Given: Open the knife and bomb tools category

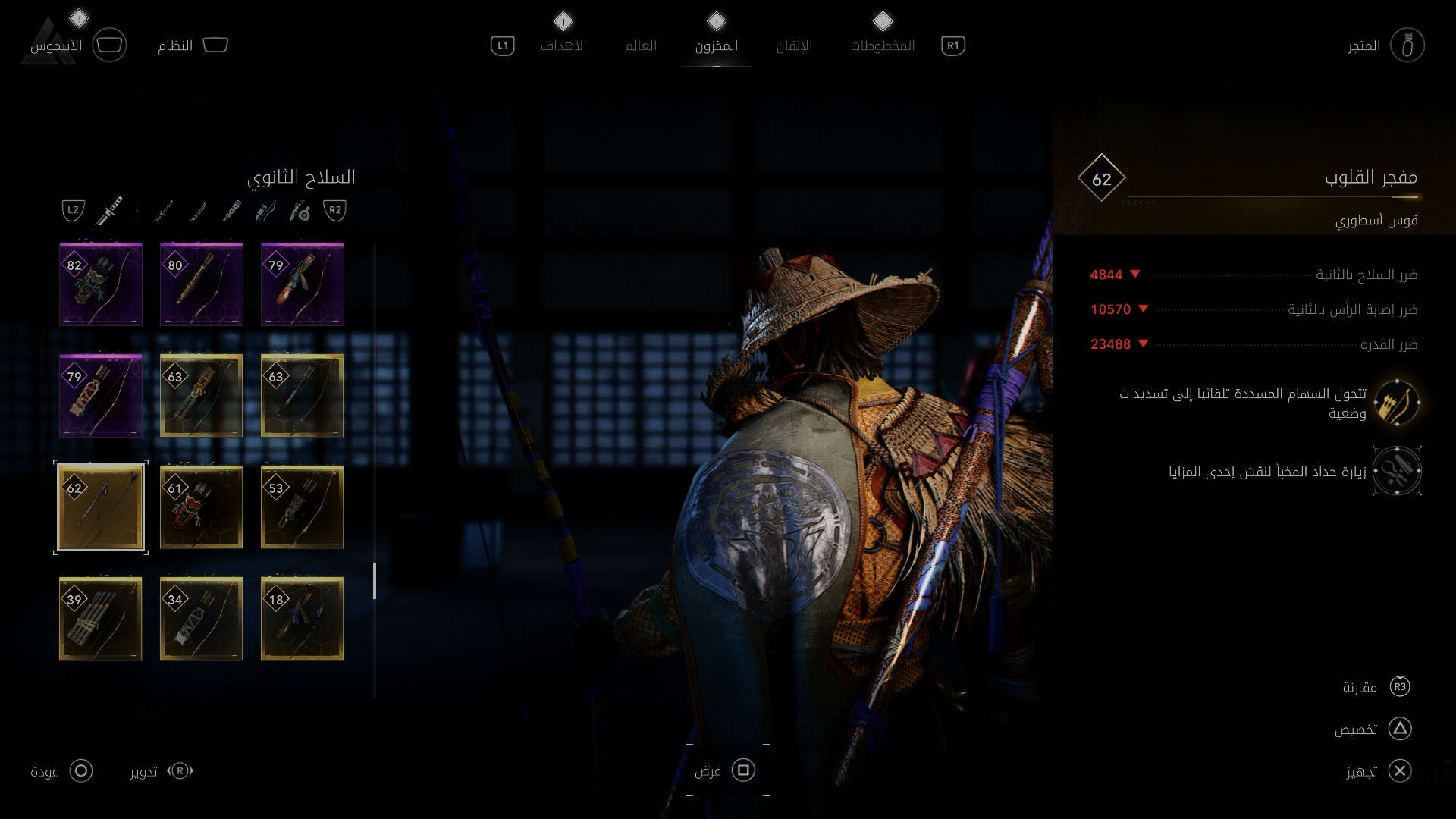Looking at the screenshot, I should (300, 211).
